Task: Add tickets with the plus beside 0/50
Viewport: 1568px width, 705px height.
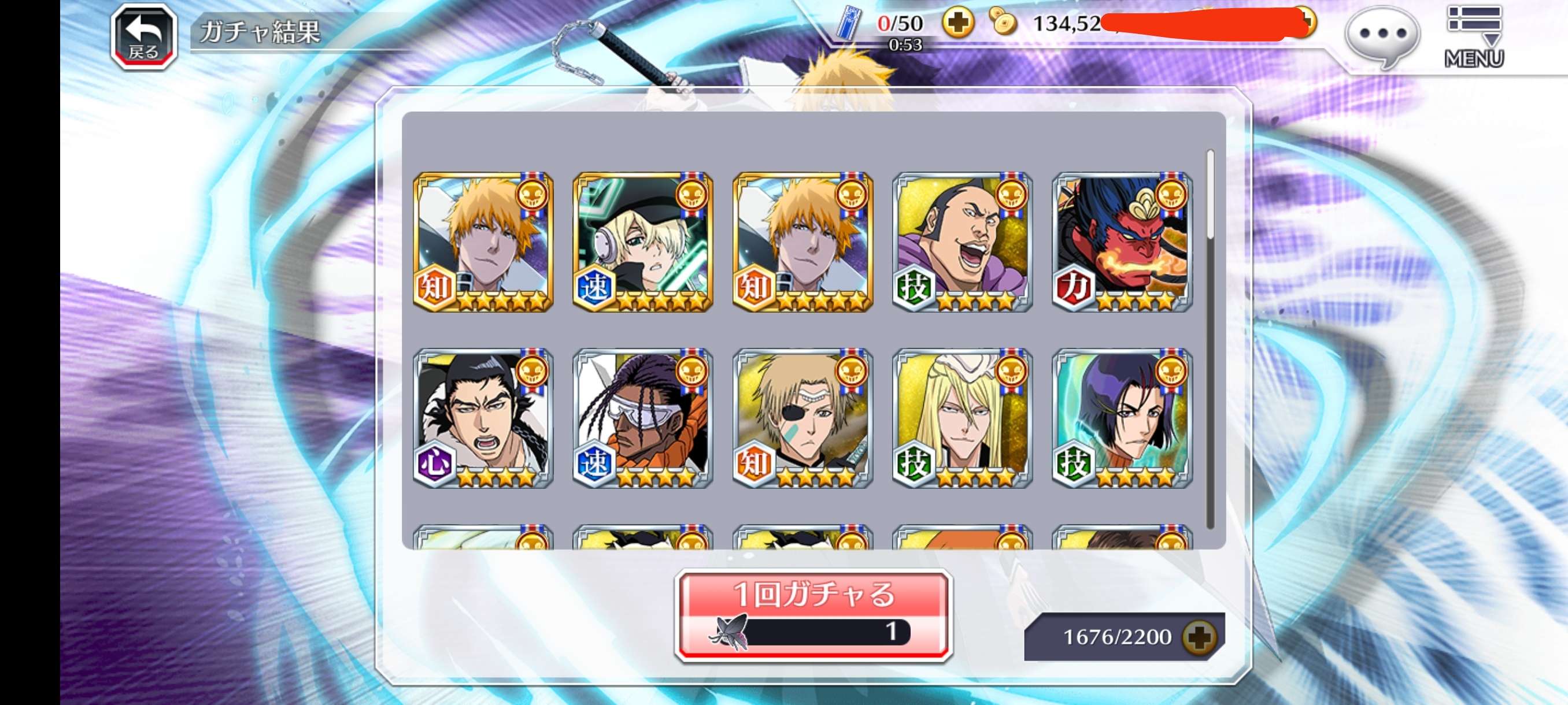Action: click(957, 23)
